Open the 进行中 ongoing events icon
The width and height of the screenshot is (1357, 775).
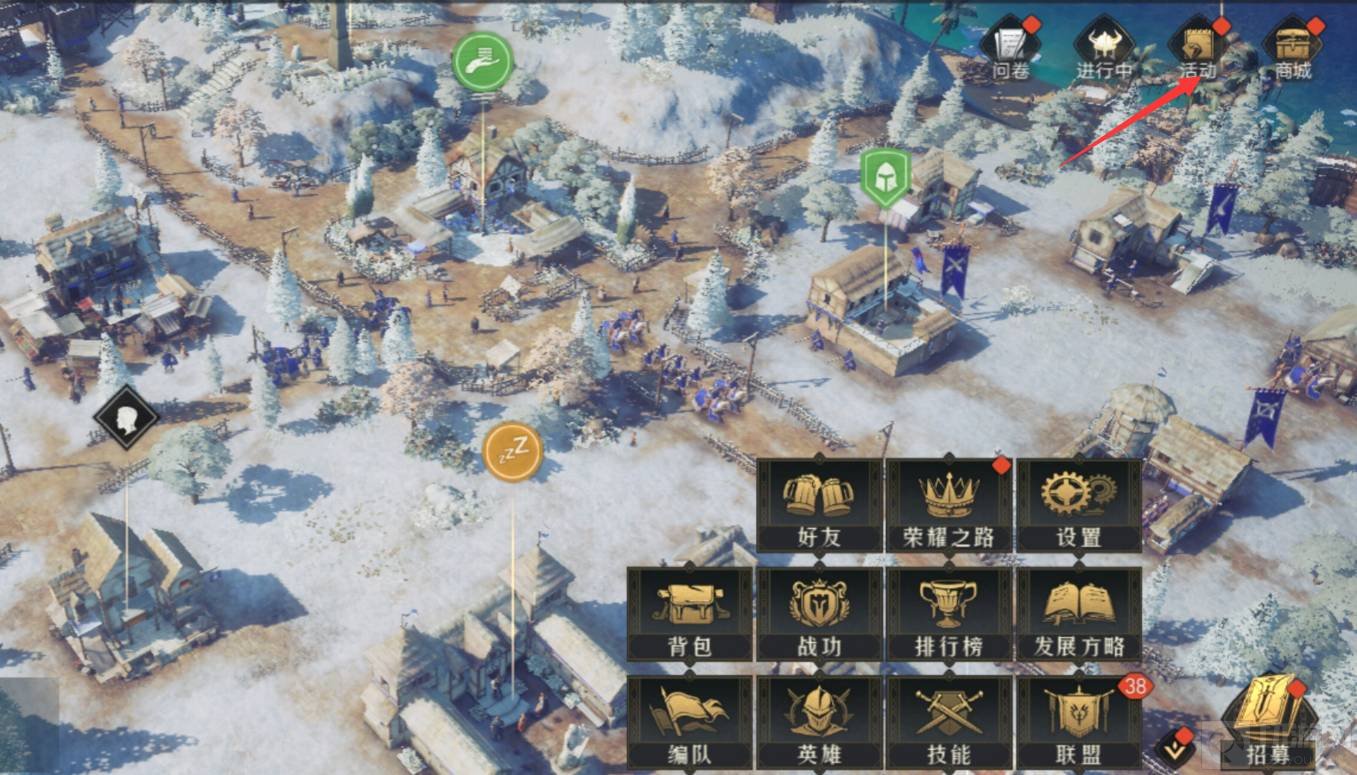1103,47
